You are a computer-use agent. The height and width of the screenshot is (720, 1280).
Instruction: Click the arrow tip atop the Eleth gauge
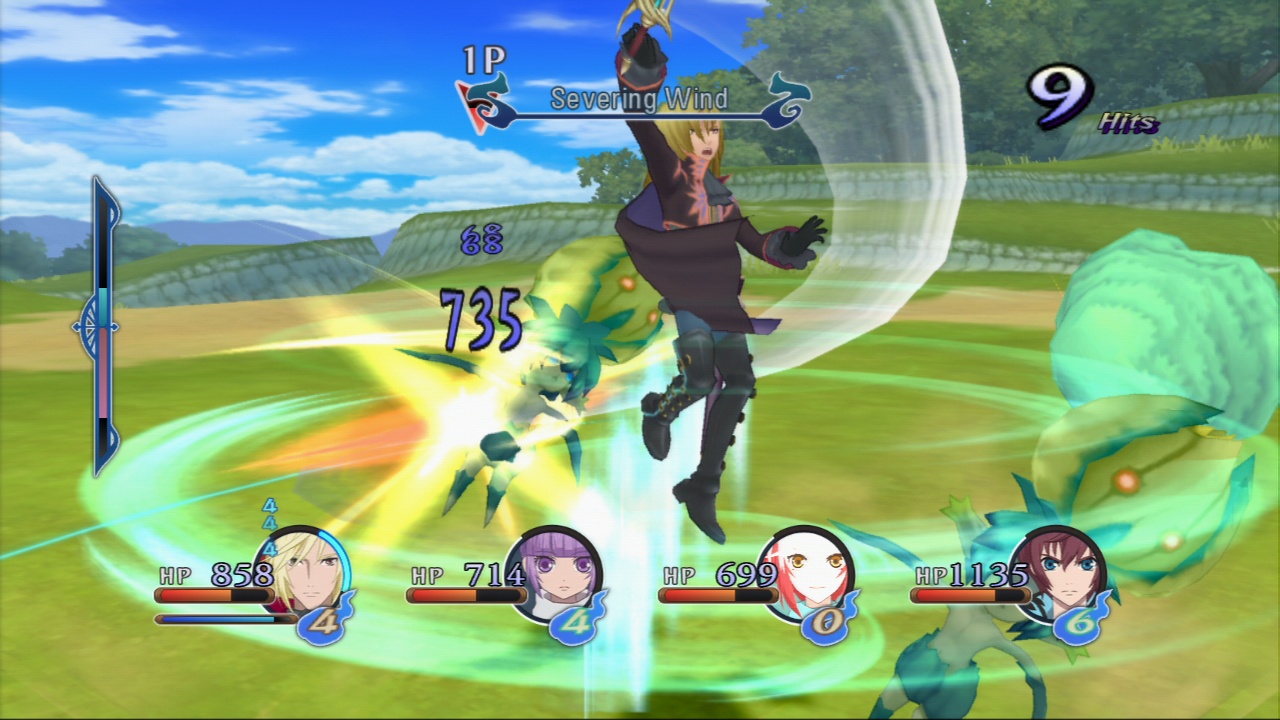[98, 184]
